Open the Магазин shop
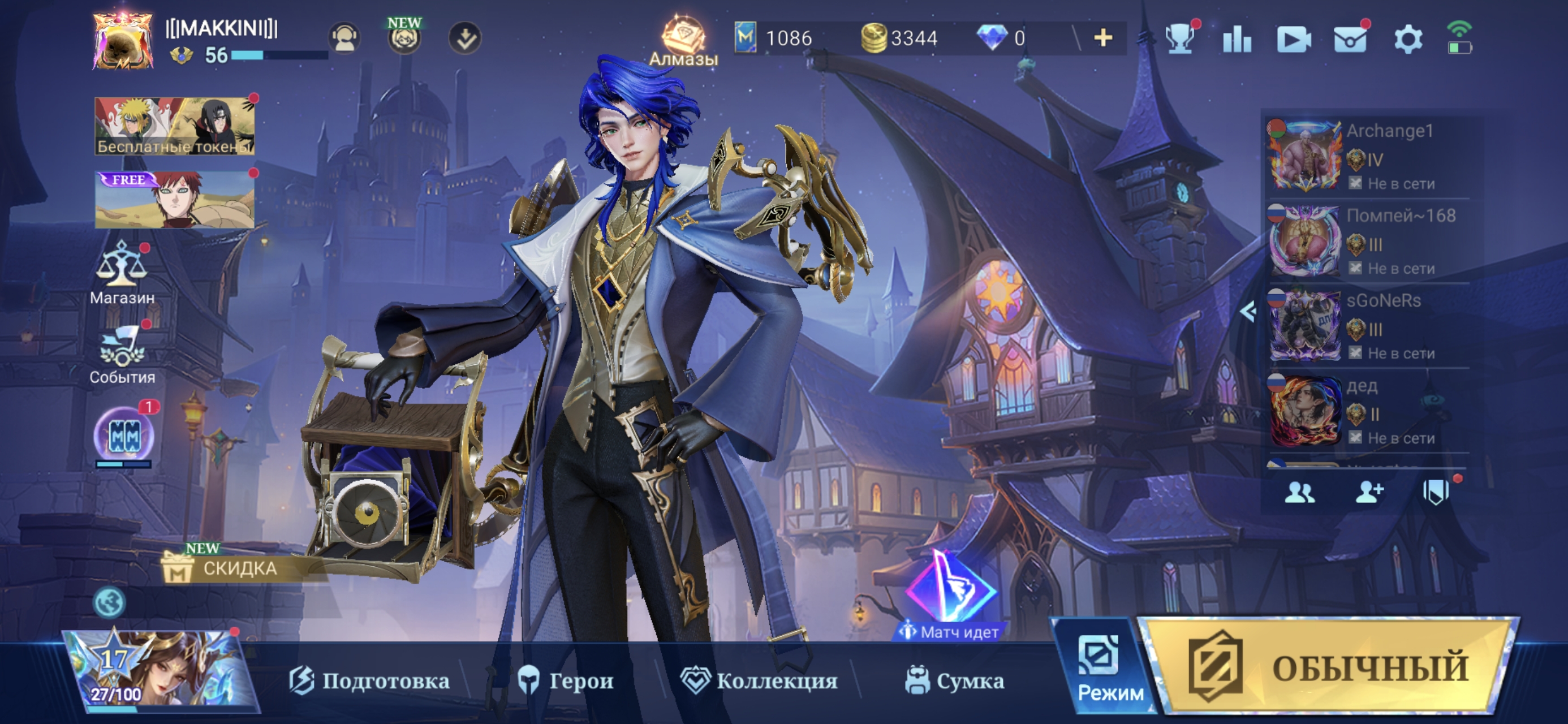 pos(122,273)
